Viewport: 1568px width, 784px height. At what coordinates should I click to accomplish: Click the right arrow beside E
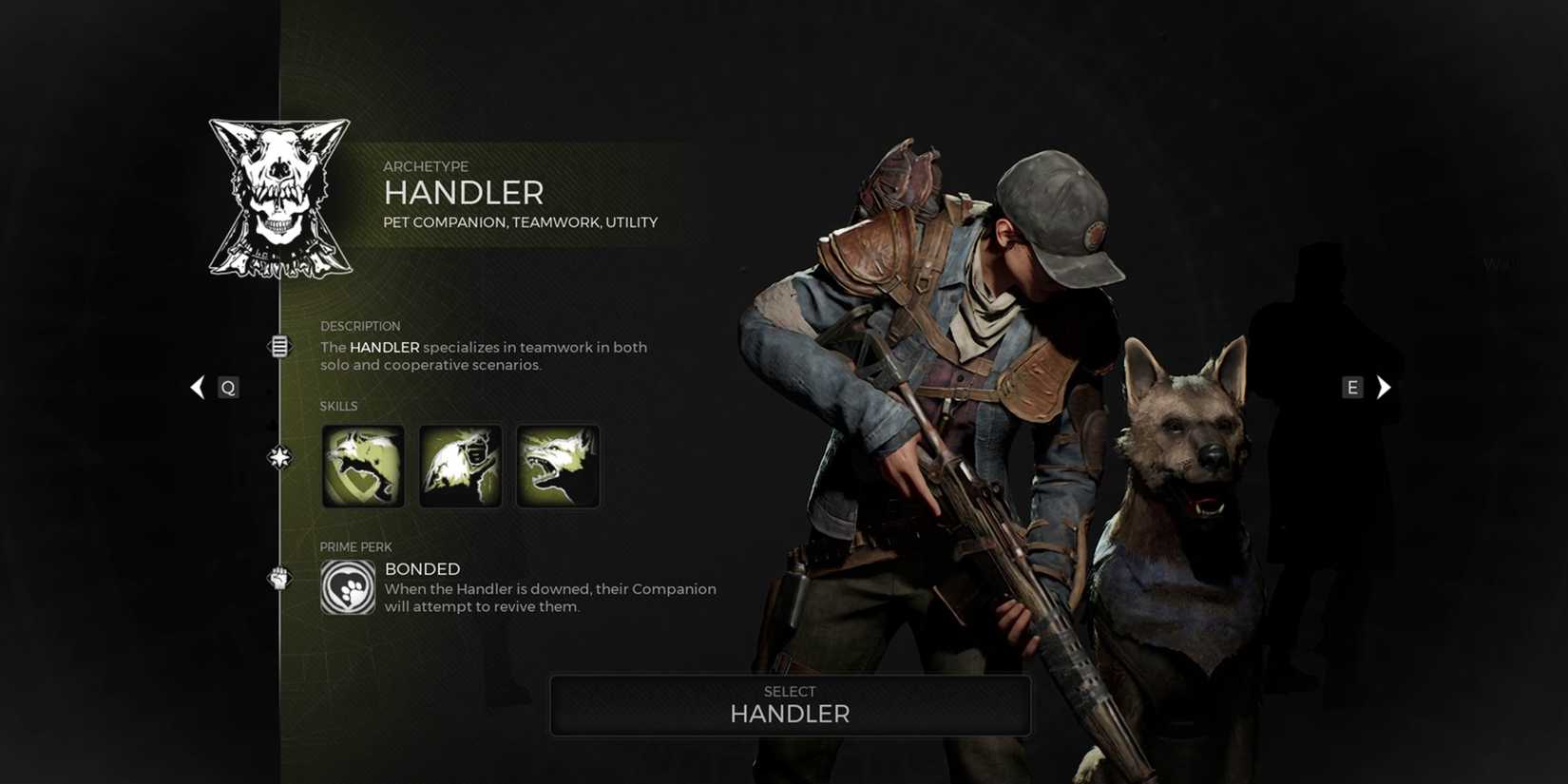point(1383,387)
